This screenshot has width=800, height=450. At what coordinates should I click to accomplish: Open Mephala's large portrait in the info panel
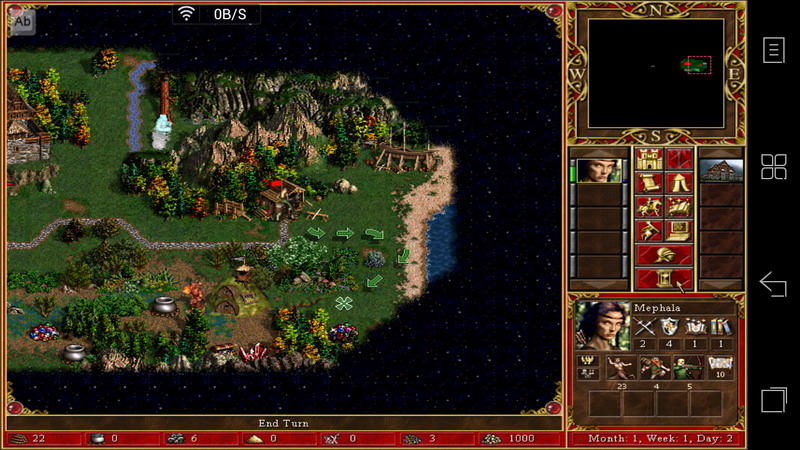click(599, 326)
